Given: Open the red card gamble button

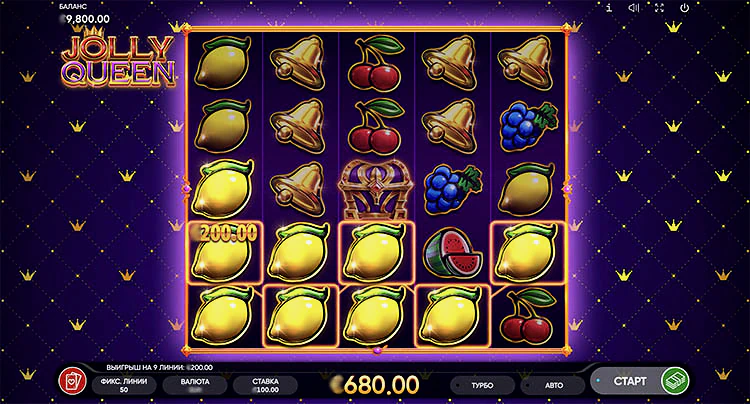Looking at the screenshot, I should [73, 382].
